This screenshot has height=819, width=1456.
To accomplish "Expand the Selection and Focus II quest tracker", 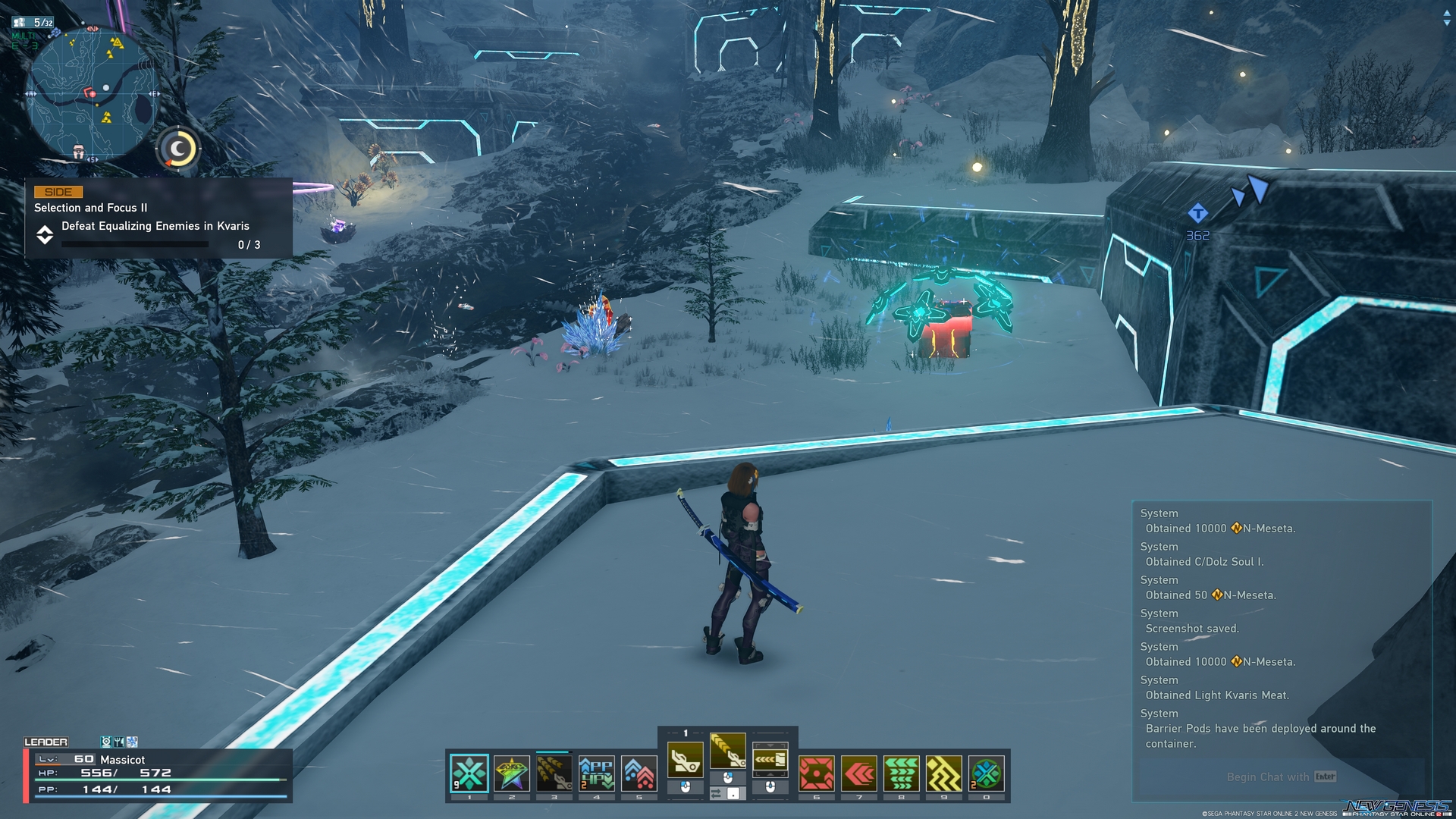I will point(45,237).
